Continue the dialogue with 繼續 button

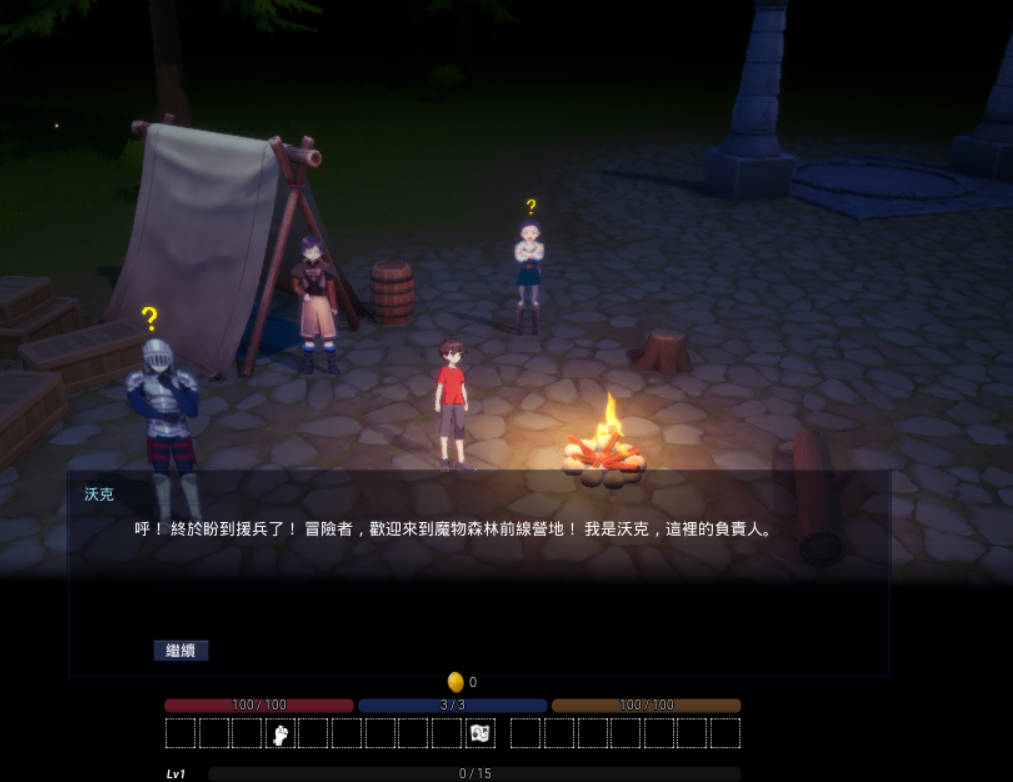click(x=181, y=651)
